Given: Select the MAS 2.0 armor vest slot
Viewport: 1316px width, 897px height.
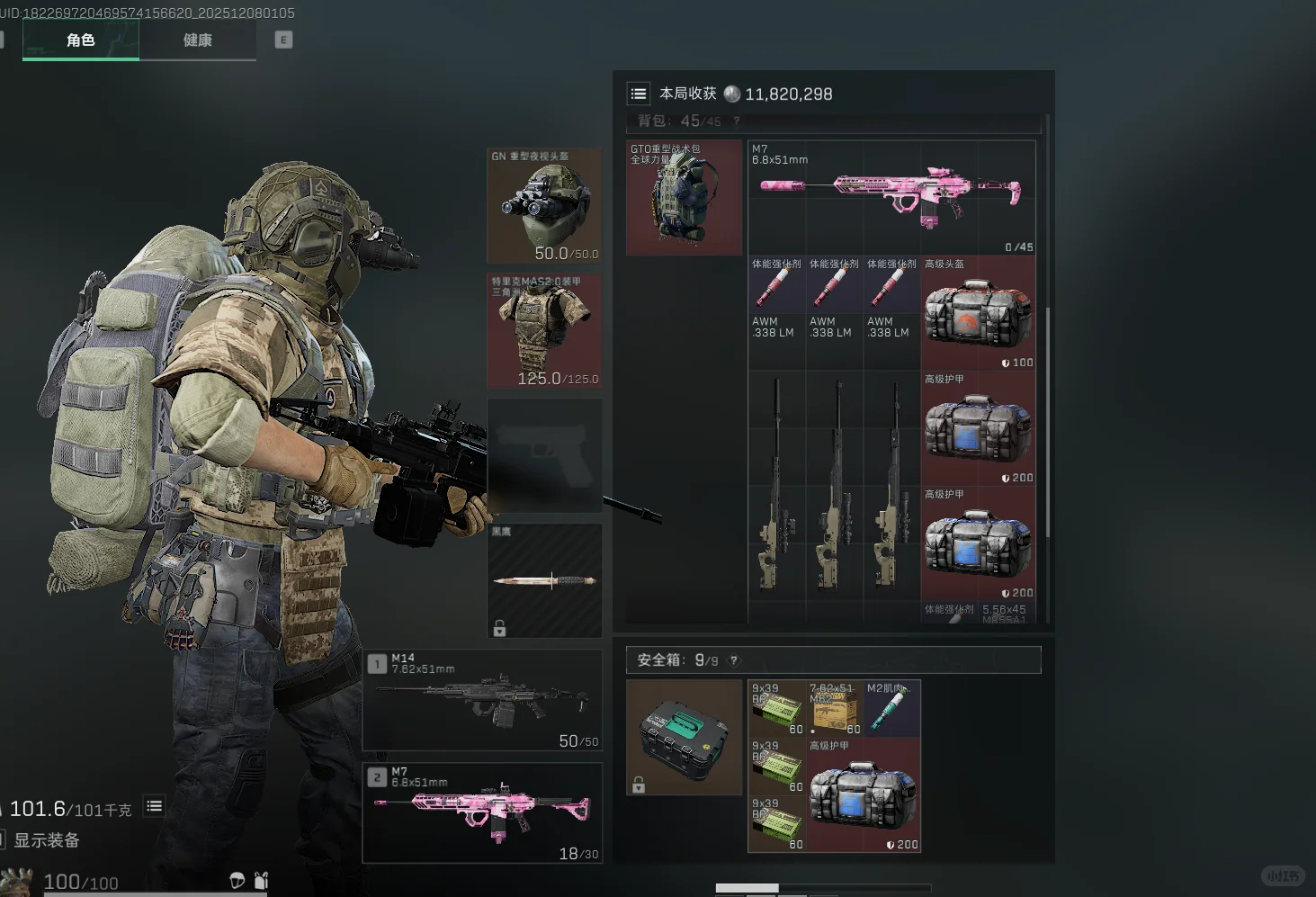Looking at the screenshot, I should 544,331.
